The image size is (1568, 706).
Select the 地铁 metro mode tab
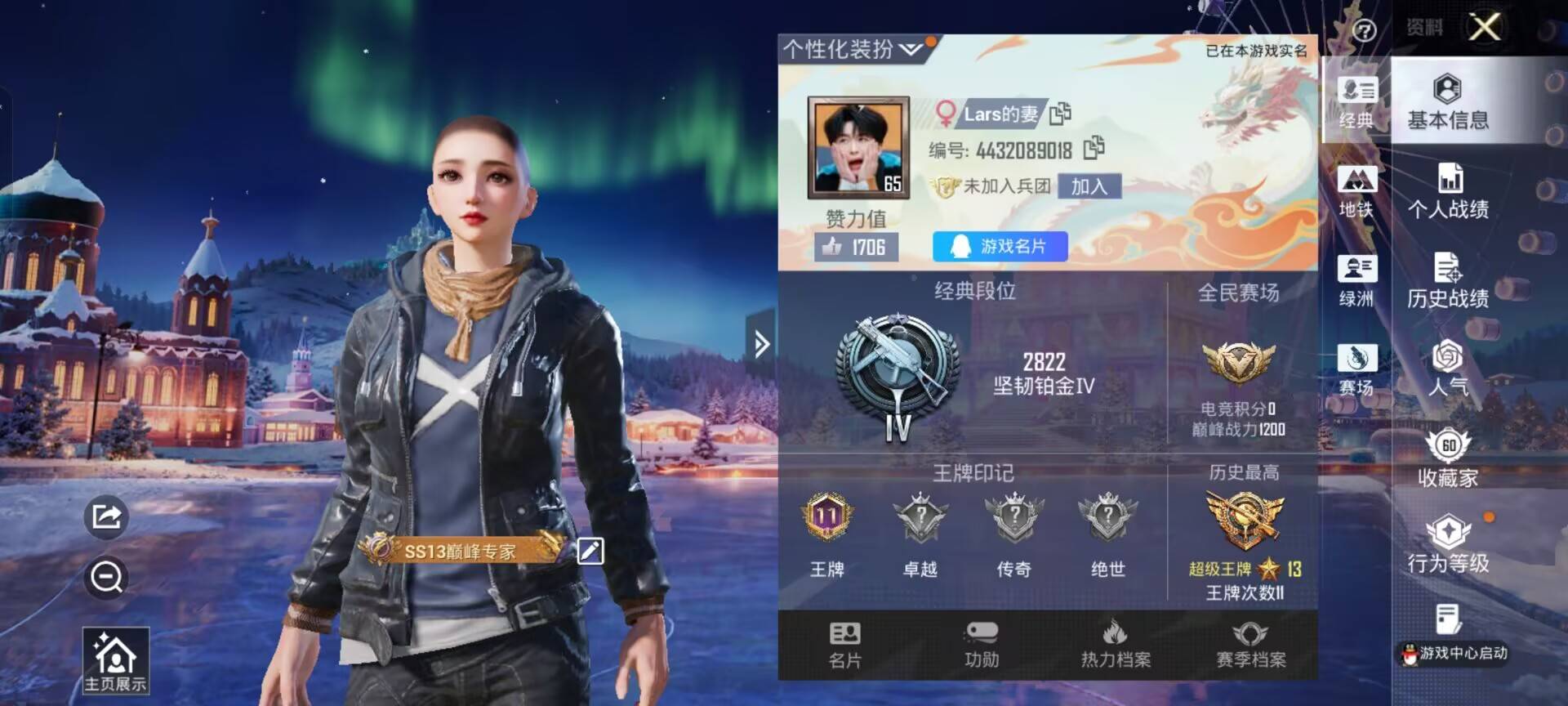[1356, 191]
